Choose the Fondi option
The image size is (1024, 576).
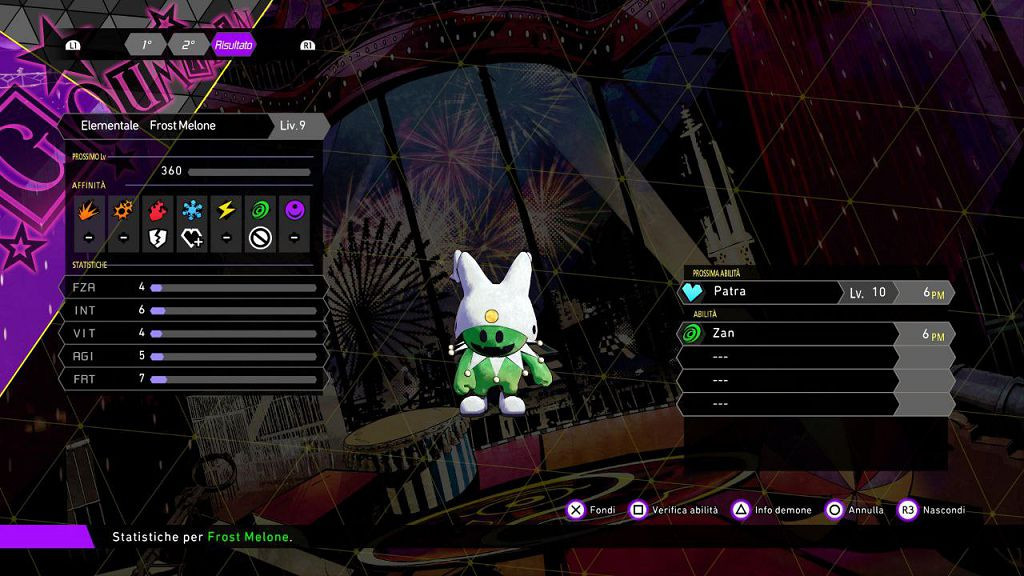coord(591,510)
